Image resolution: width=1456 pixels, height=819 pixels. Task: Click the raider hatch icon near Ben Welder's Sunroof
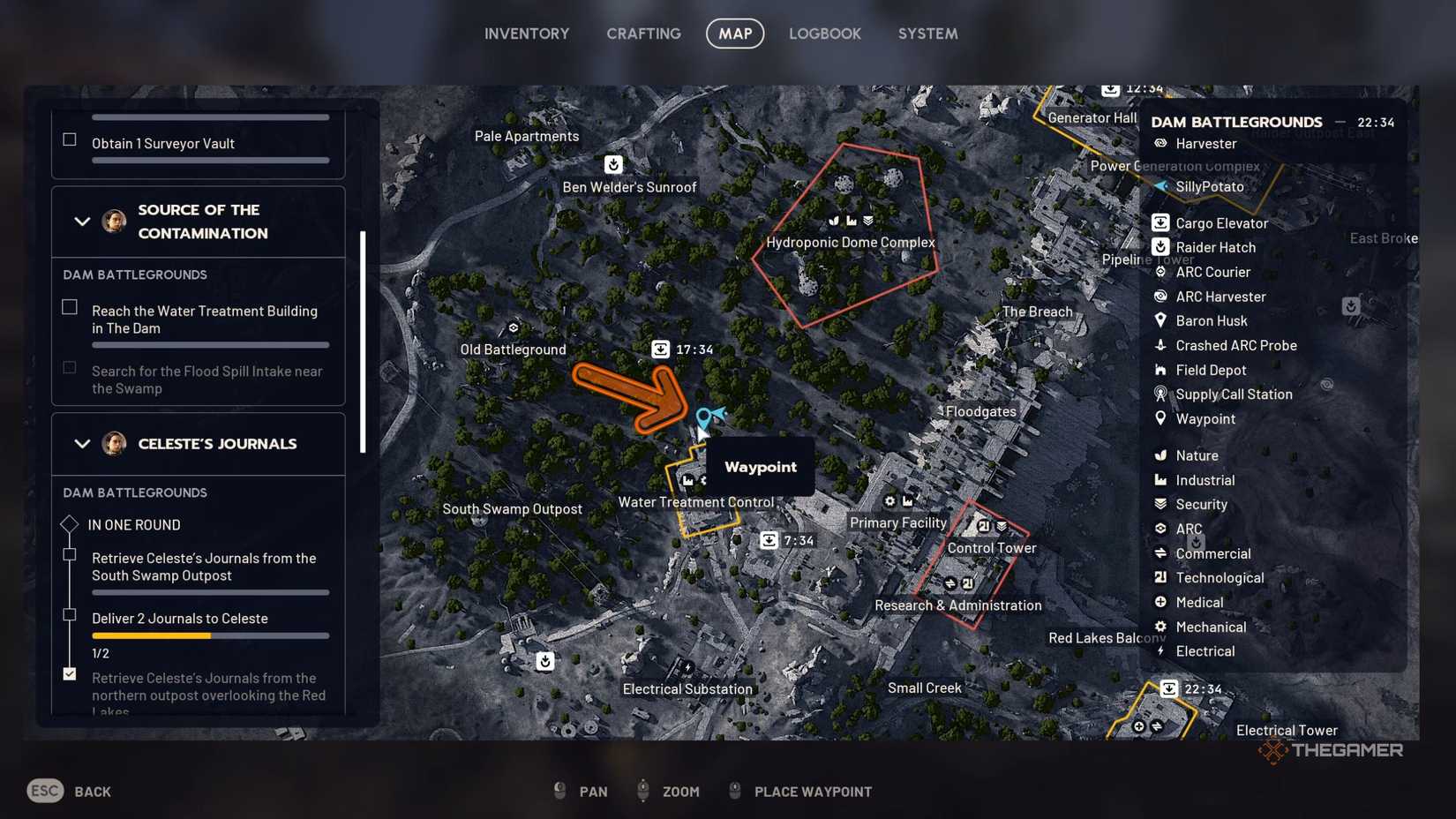pyautogui.click(x=613, y=164)
